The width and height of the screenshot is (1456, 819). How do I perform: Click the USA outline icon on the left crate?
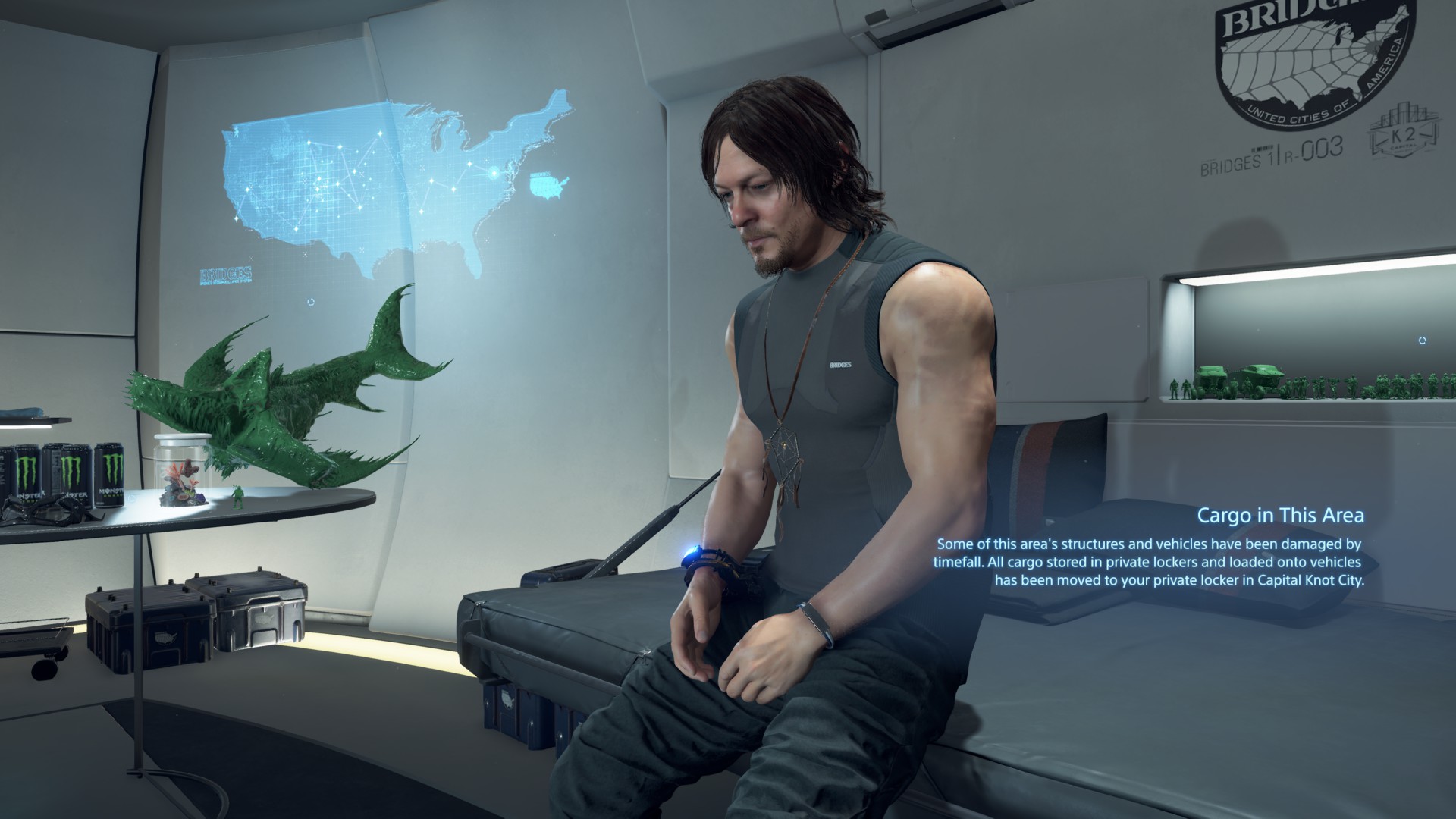166,639
